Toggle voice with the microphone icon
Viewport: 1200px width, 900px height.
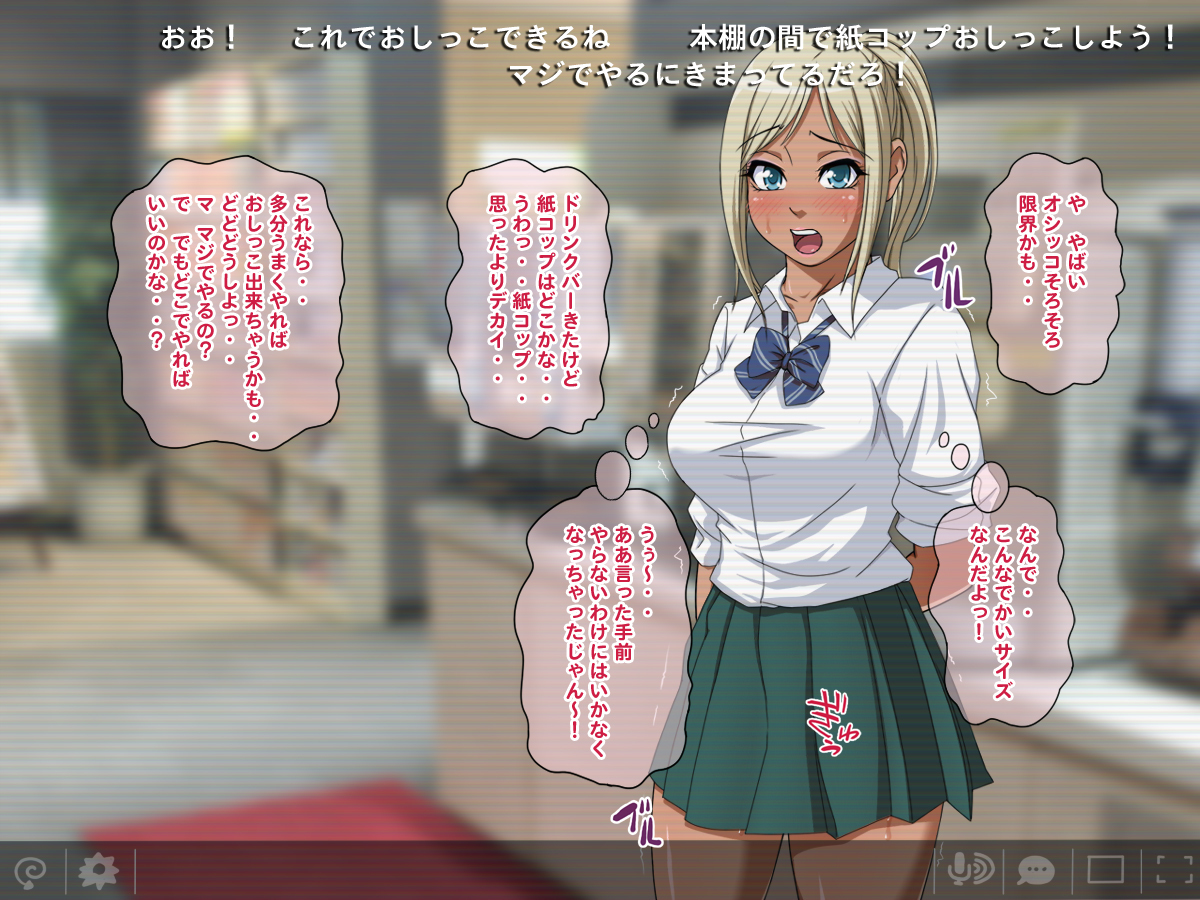click(x=969, y=870)
